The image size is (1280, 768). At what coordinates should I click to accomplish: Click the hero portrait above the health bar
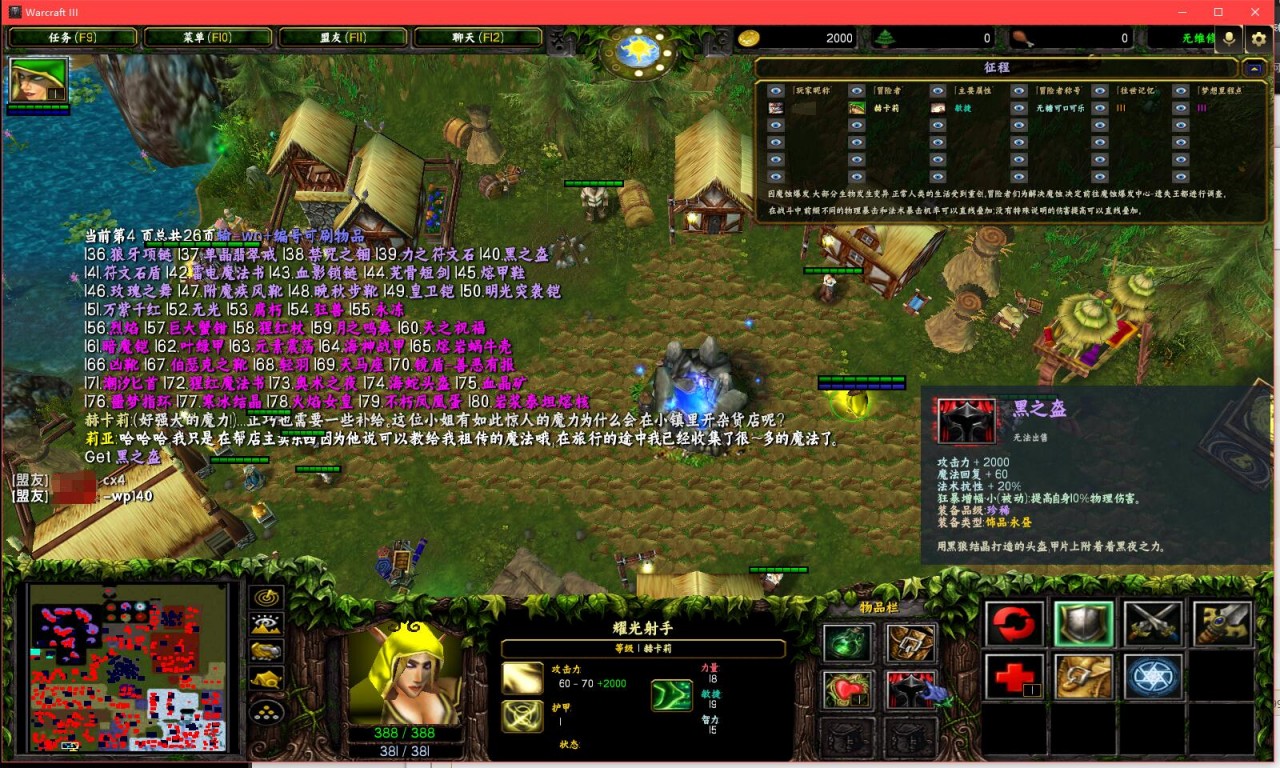click(405, 665)
